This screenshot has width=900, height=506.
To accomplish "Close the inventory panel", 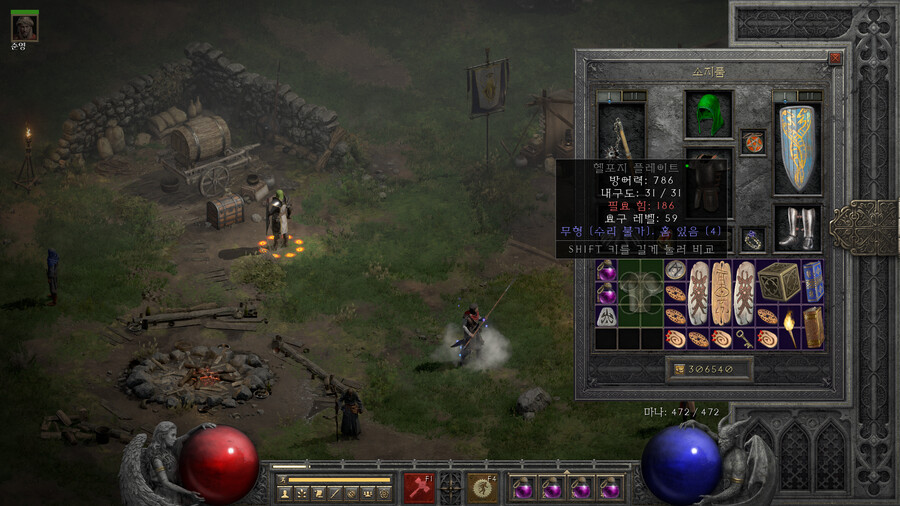I will [x=835, y=59].
